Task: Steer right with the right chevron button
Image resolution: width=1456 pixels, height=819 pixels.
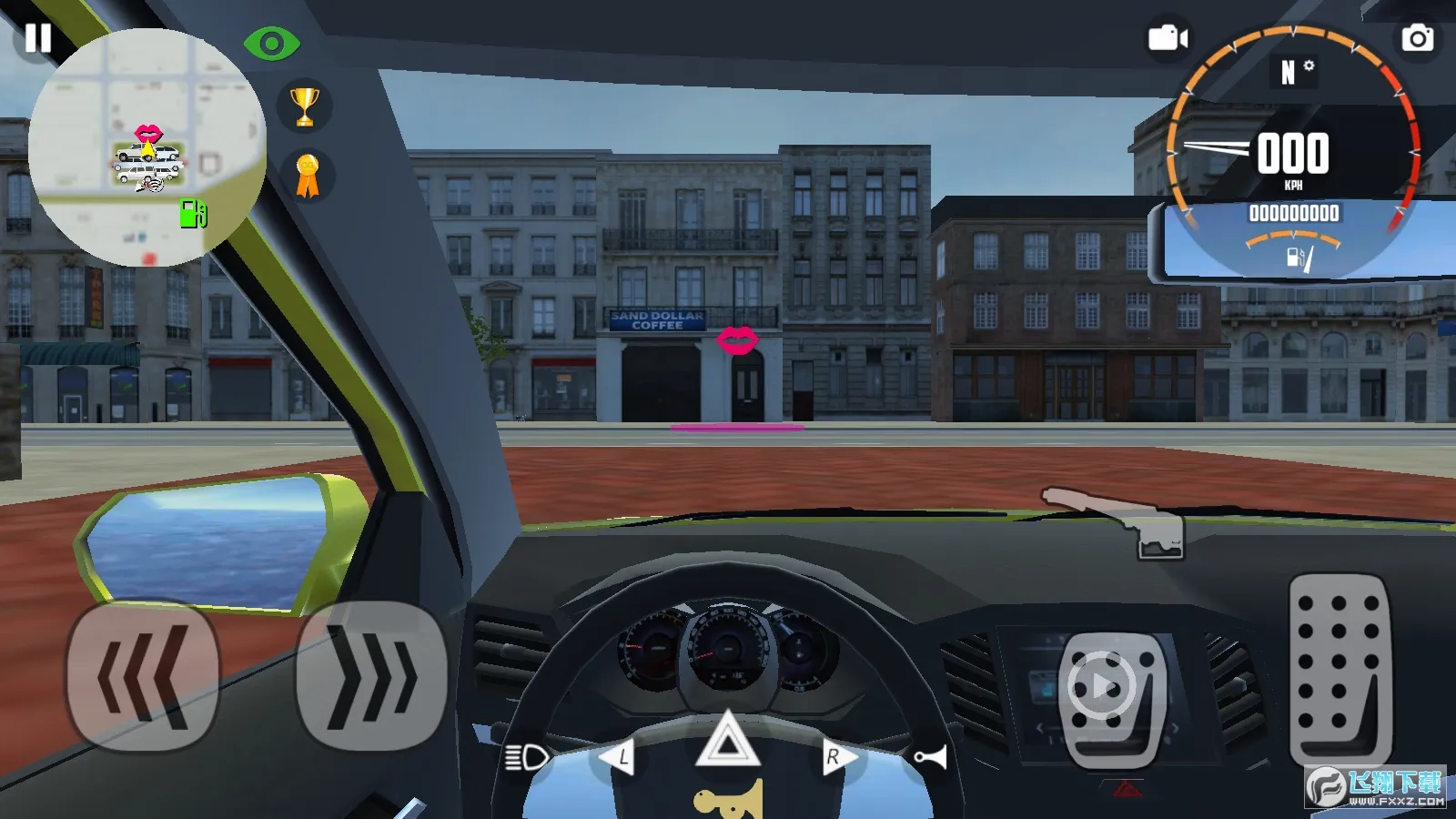Action: [371, 676]
